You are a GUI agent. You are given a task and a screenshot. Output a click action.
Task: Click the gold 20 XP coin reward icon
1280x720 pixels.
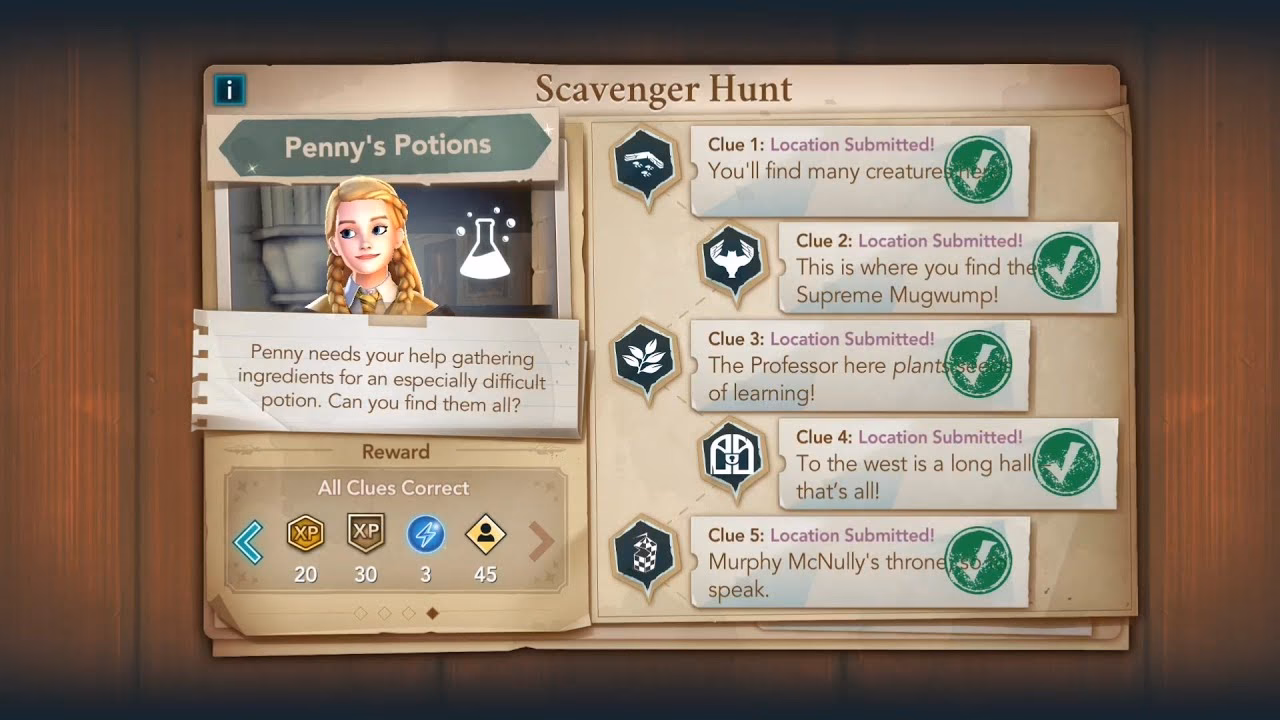tap(305, 536)
